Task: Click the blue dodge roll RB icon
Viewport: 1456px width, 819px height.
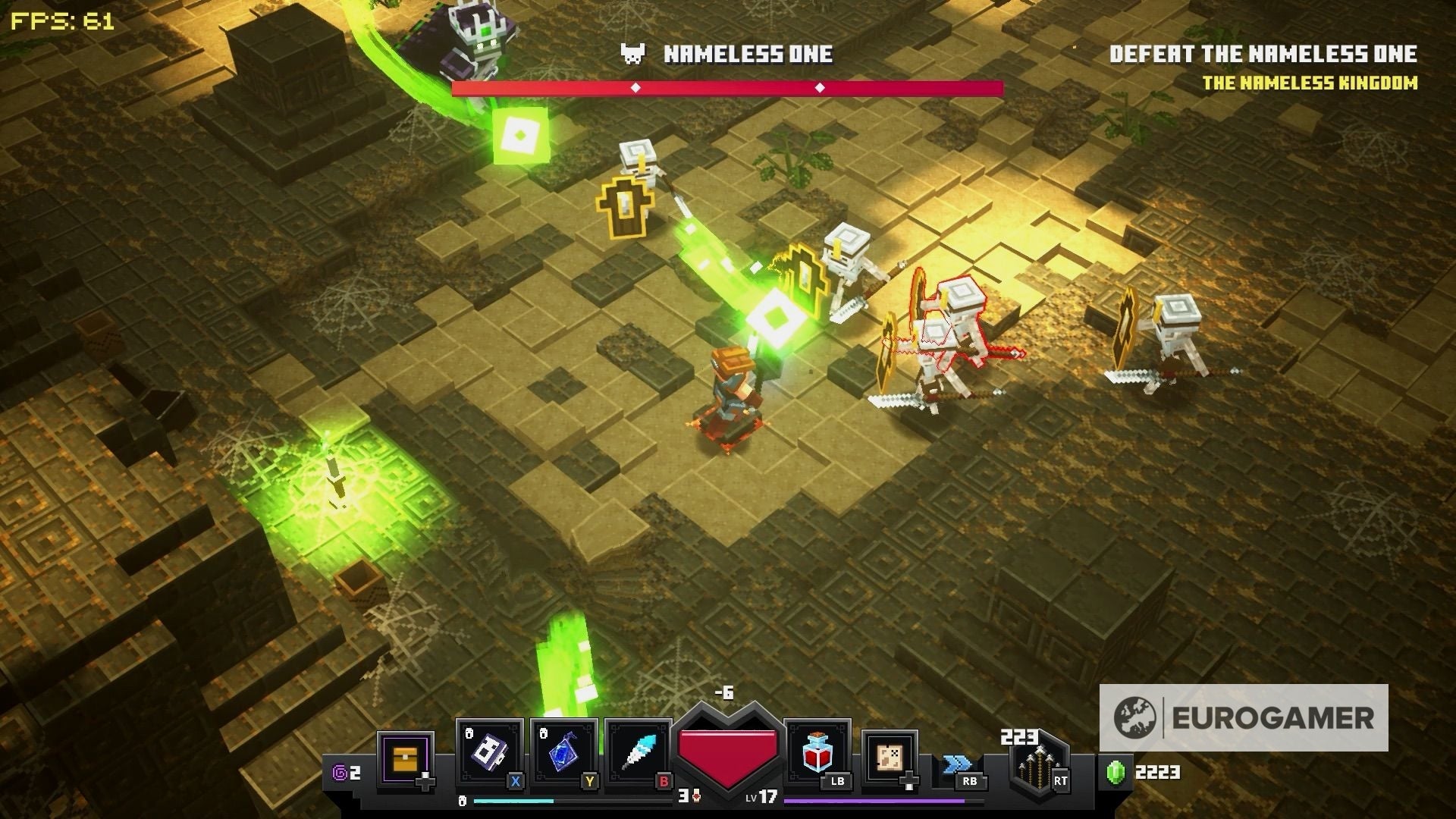Action: tap(958, 764)
